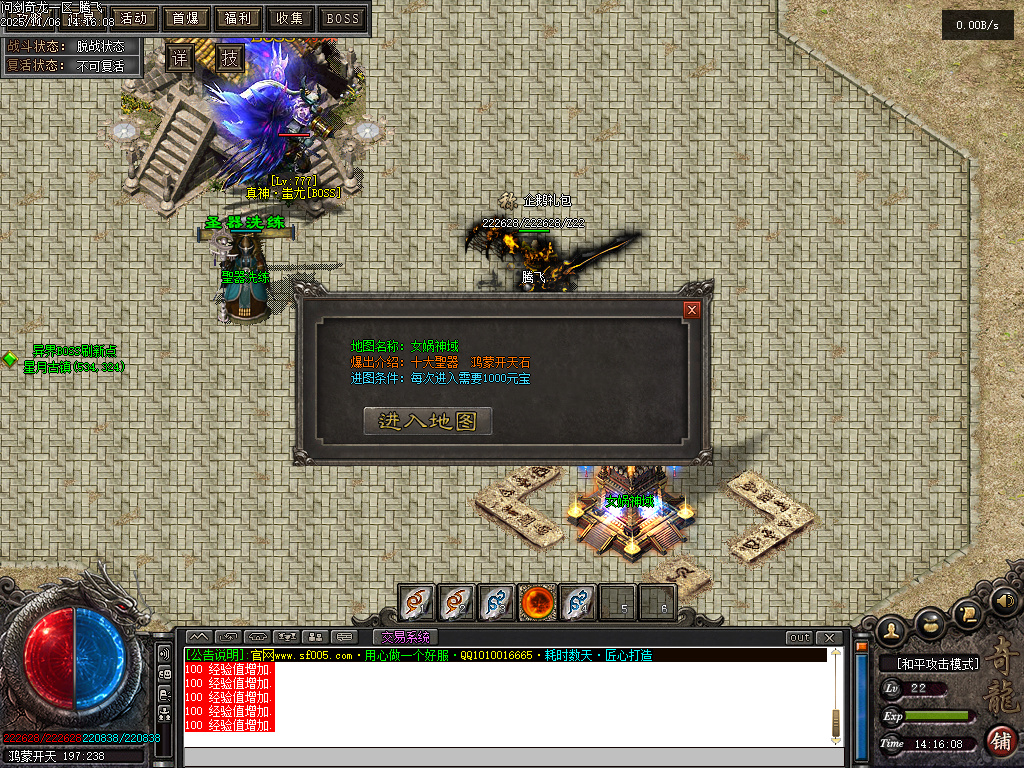This screenshot has height=768, width=1024.
Task: Activate the fire orb skill in hotbar
Action: click(x=537, y=603)
